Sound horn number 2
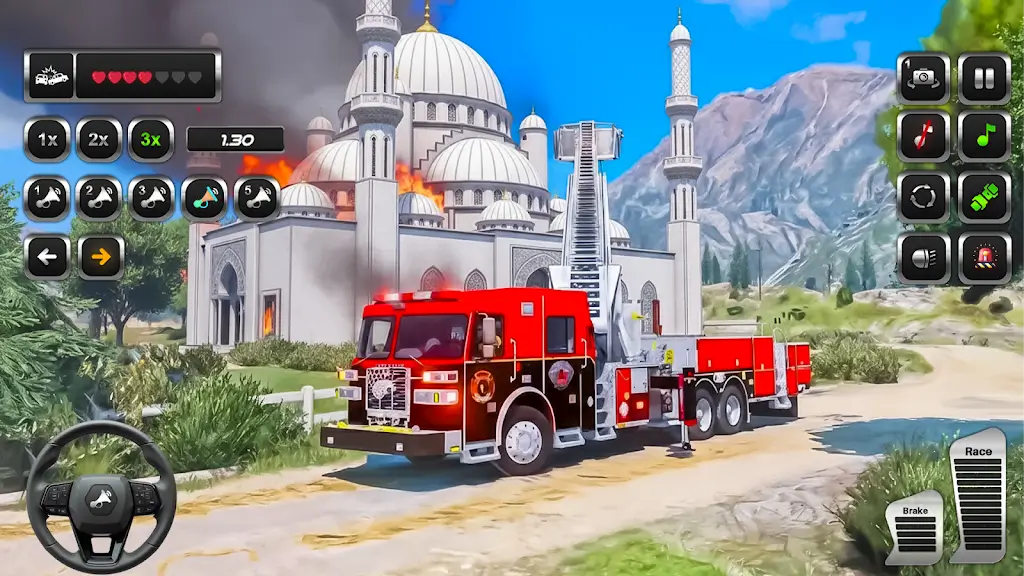The width and height of the screenshot is (1024, 576). [99, 198]
